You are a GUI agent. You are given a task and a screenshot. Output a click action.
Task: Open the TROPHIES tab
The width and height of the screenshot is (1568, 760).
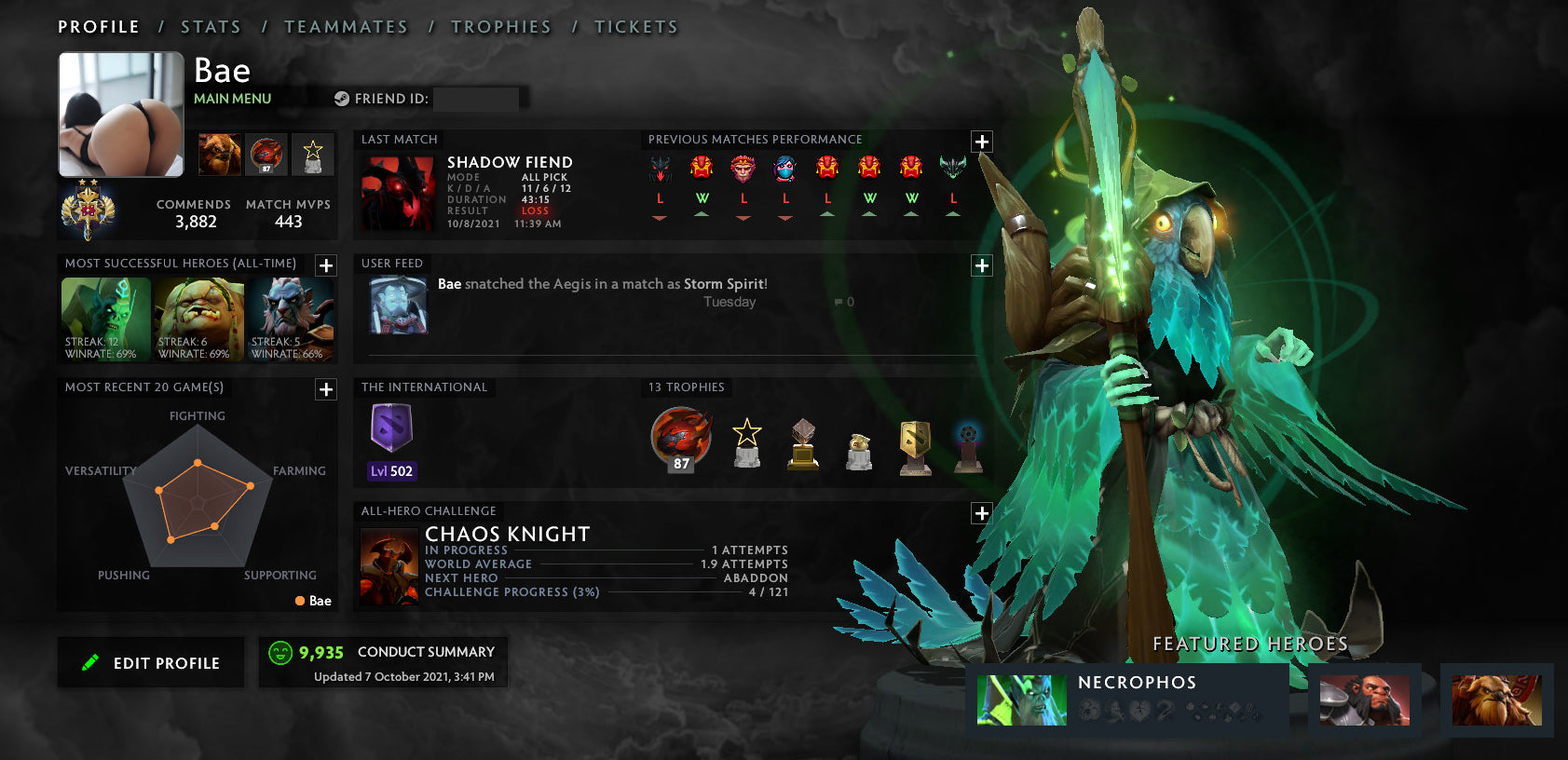click(501, 26)
